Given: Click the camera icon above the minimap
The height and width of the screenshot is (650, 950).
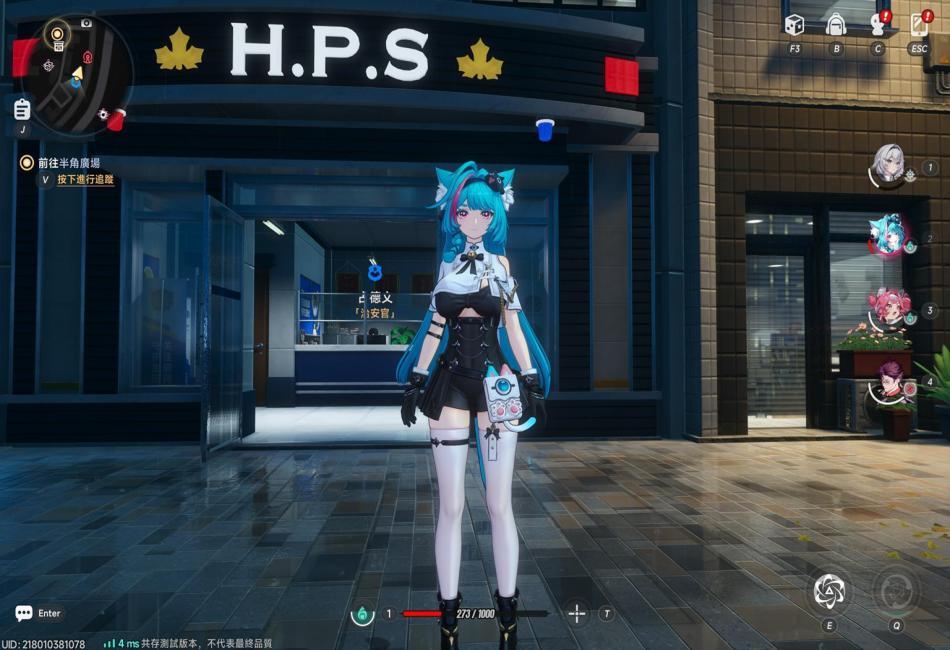Looking at the screenshot, I should tap(86, 22).
